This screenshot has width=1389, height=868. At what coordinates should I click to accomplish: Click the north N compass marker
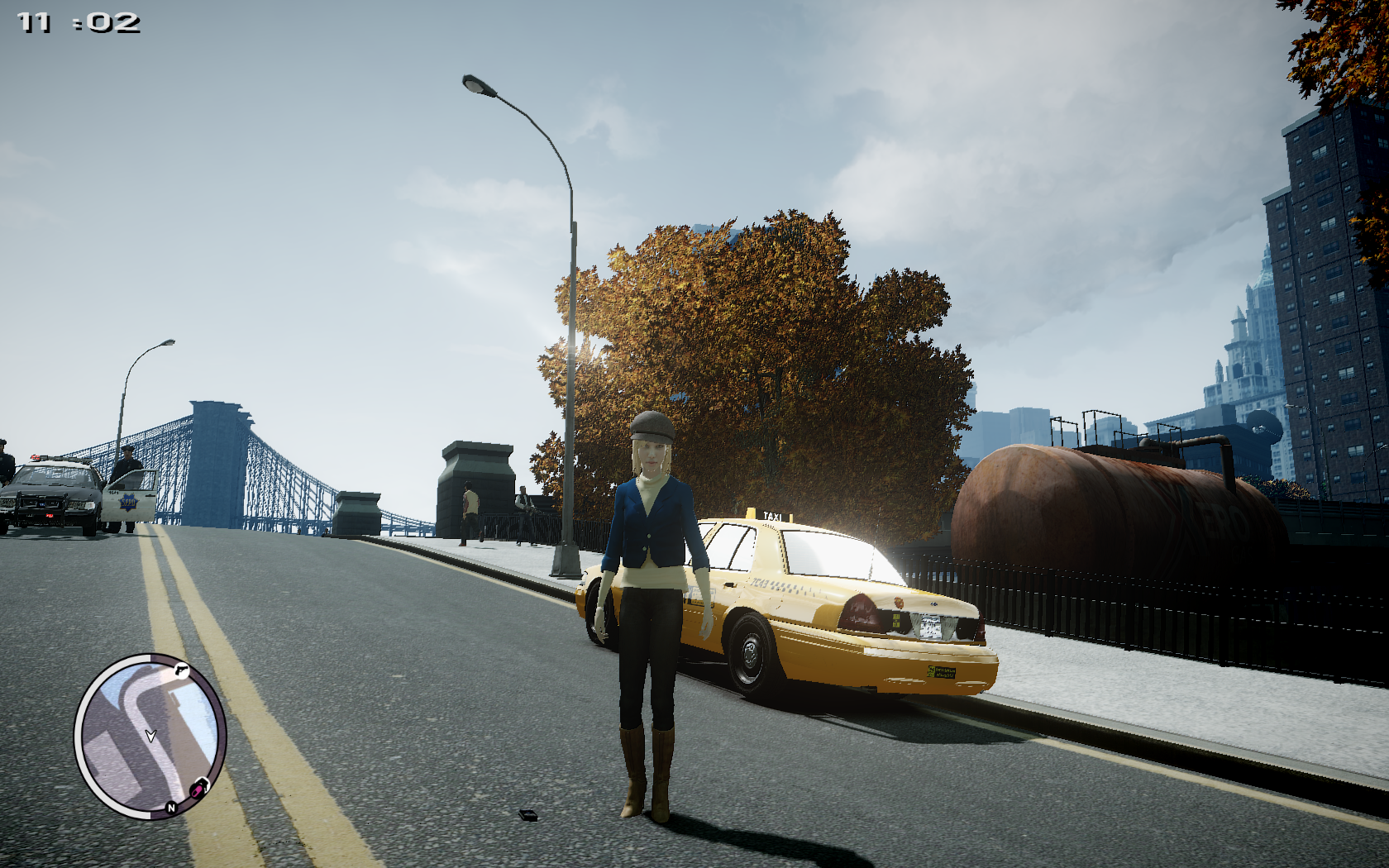[171, 808]
